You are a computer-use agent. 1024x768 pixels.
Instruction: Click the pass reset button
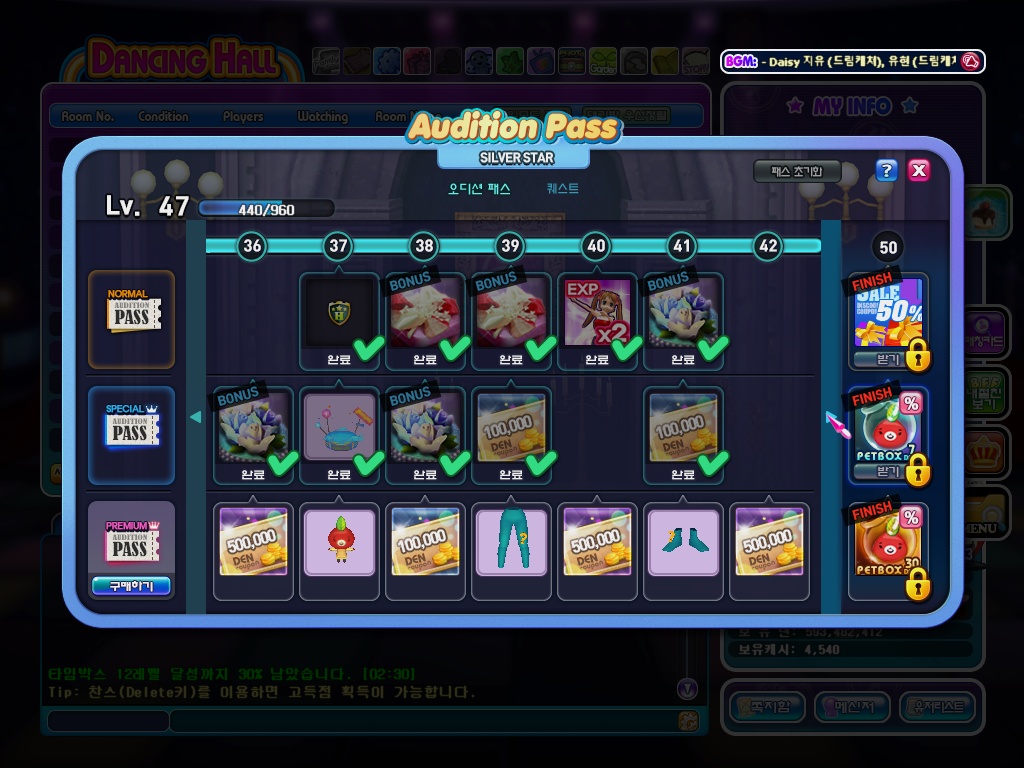(x=796, y=172)
